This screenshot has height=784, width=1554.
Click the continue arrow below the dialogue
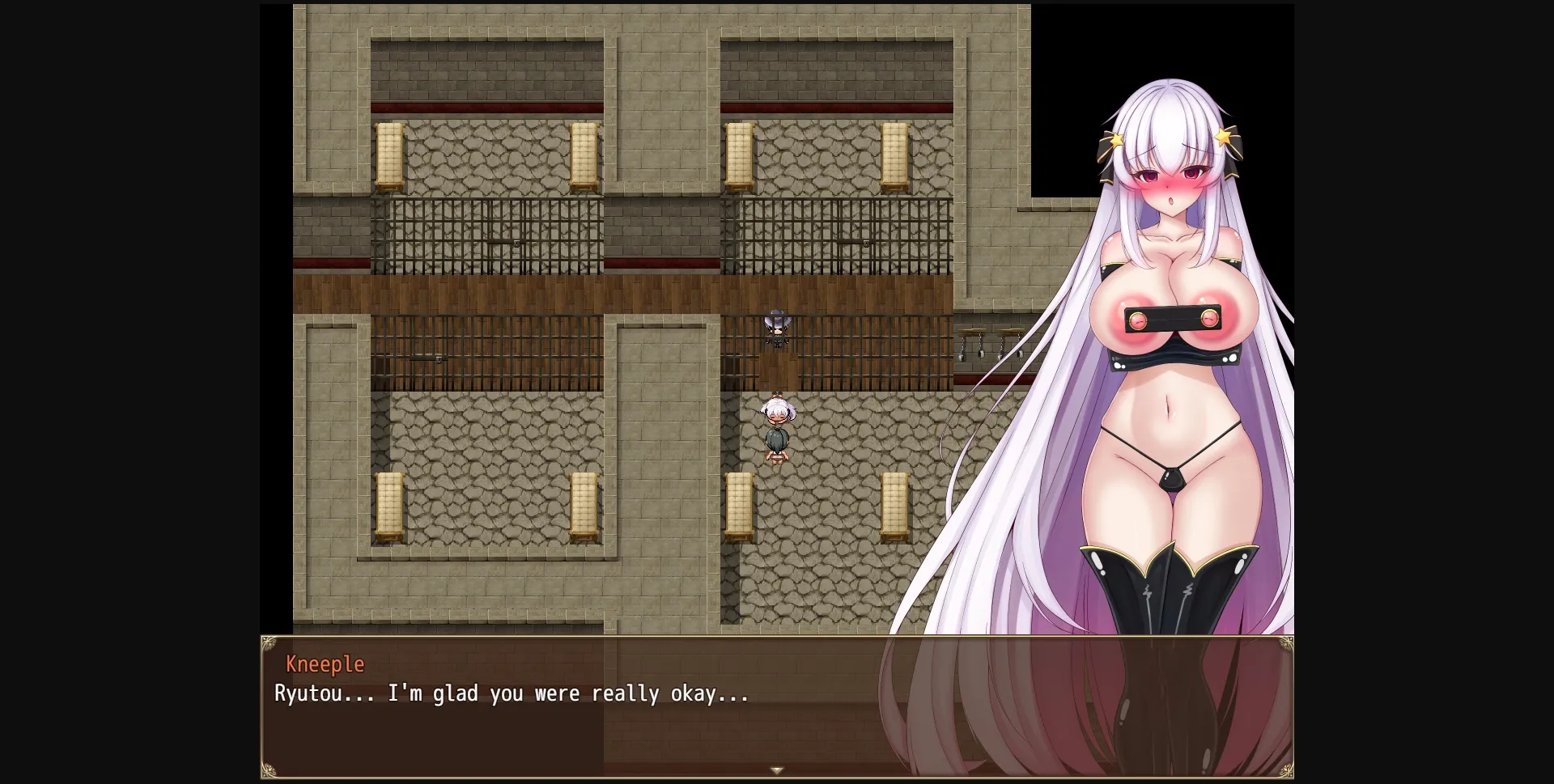[778, 770]
